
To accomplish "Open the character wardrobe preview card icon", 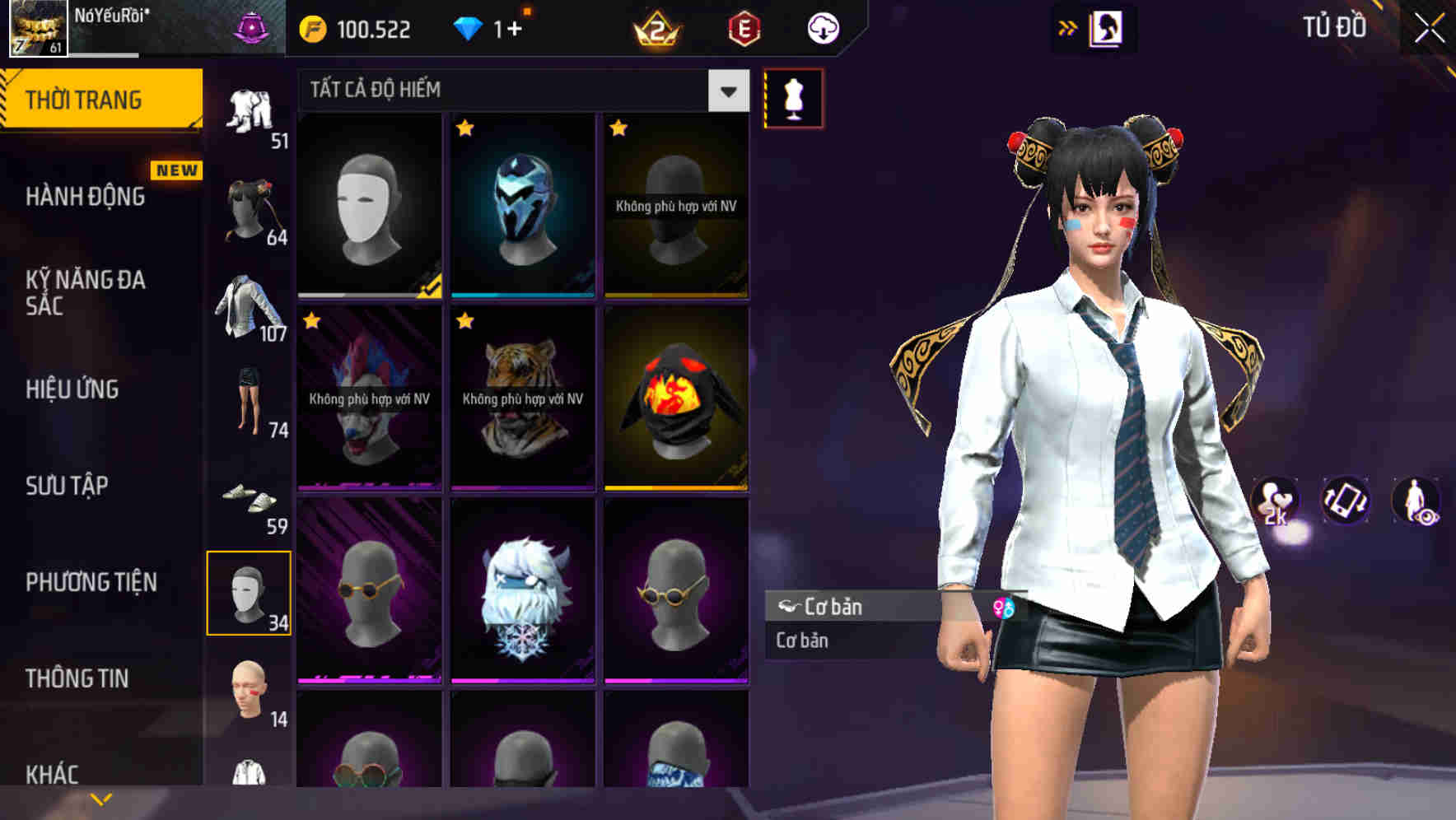I will click(x=1108, y=27).
